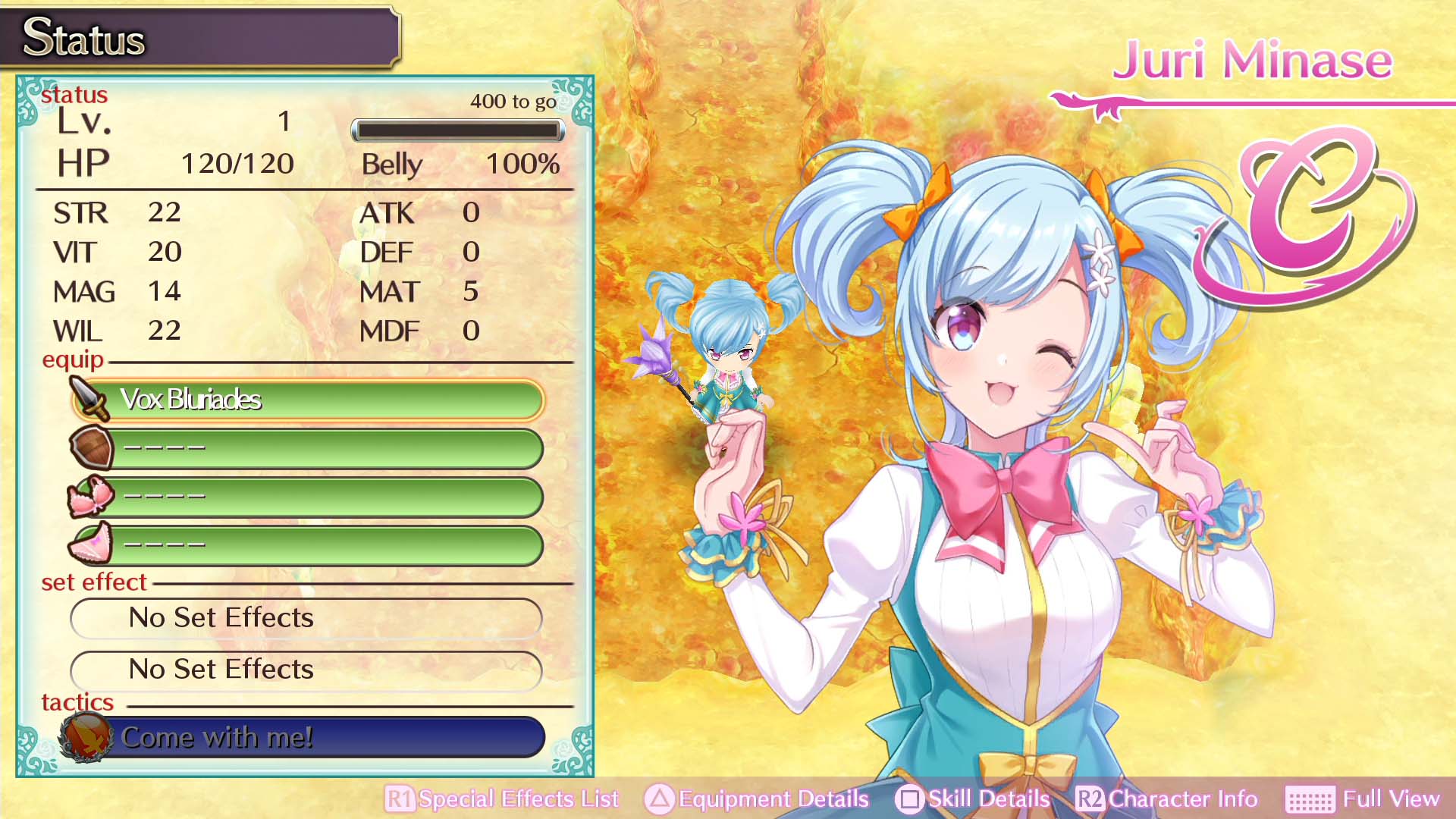Image resolution: width=1456 pixels, height=819 pixels.
Task: Open the equip section header
Action: tap(74, 360)
